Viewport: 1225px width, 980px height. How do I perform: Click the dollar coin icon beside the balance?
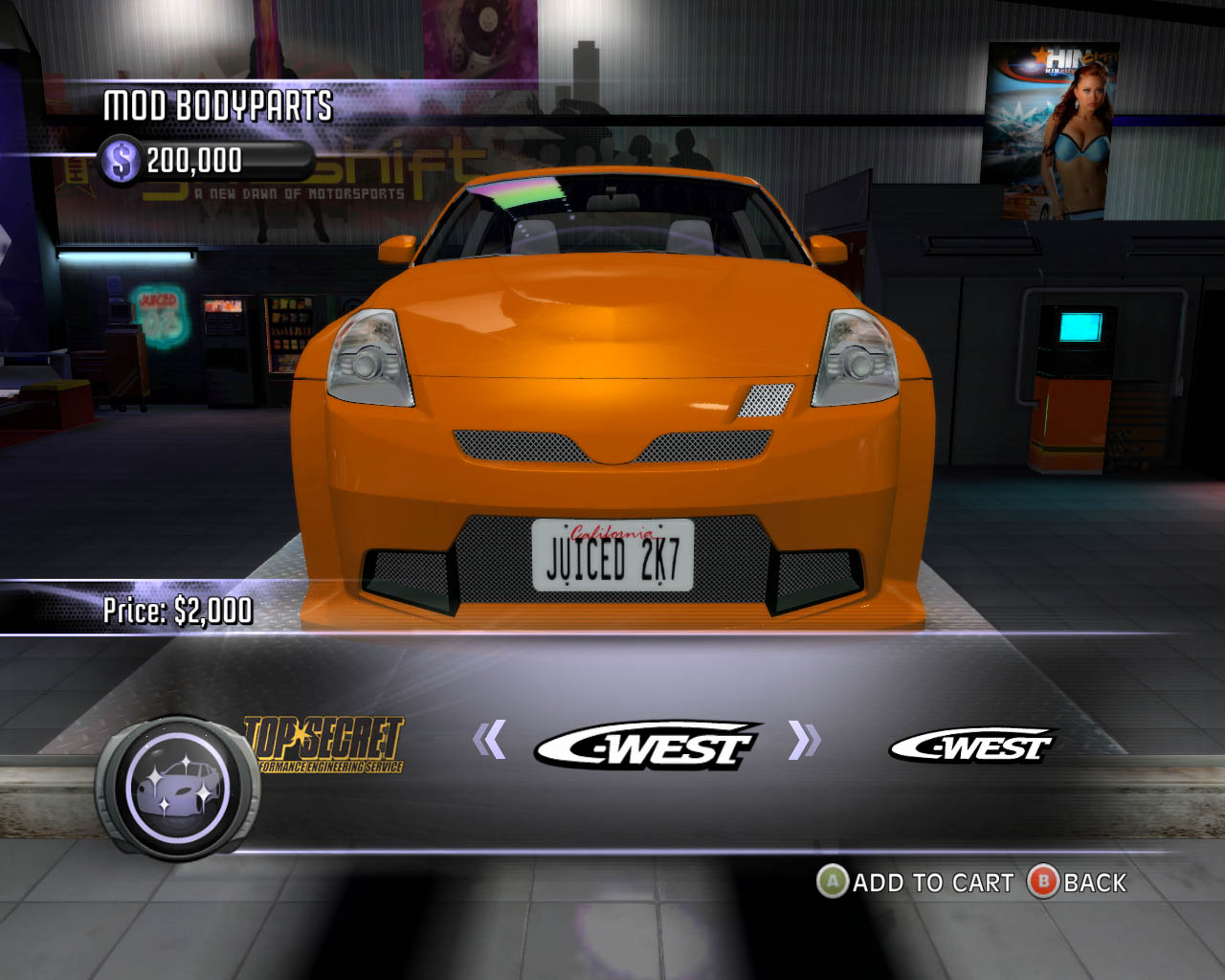pyautogui.click(x=122, y=158)
